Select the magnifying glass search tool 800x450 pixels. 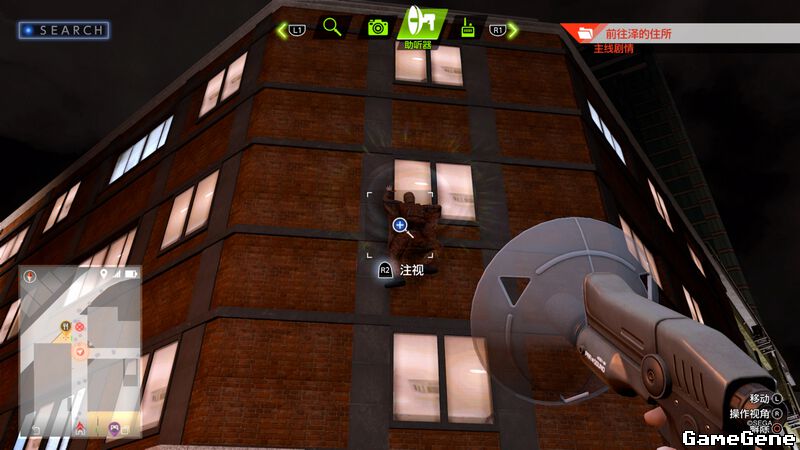pyautogui.click(x=332, y=27)
